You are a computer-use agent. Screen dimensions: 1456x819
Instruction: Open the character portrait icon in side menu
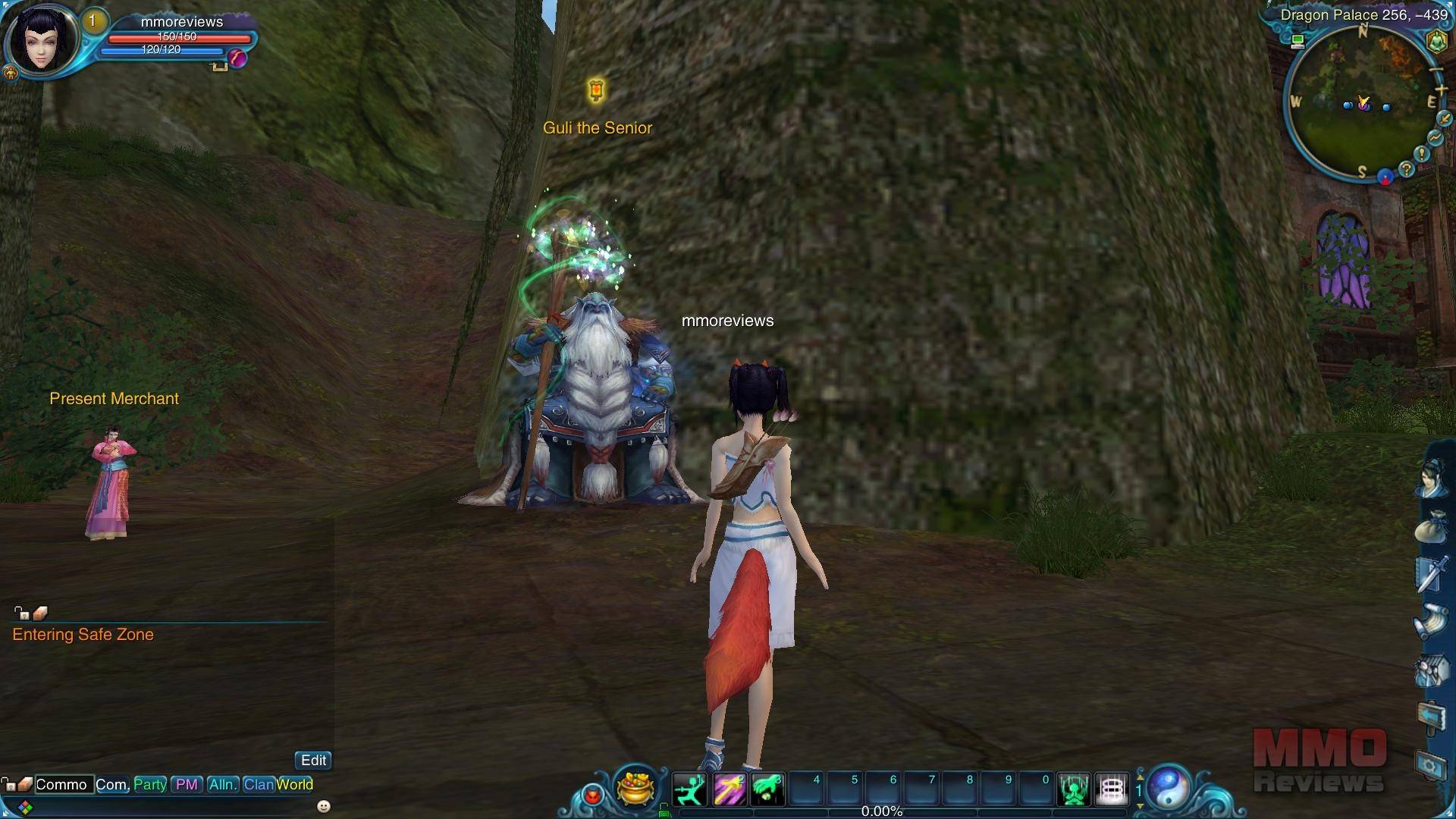click(1431, 479)
